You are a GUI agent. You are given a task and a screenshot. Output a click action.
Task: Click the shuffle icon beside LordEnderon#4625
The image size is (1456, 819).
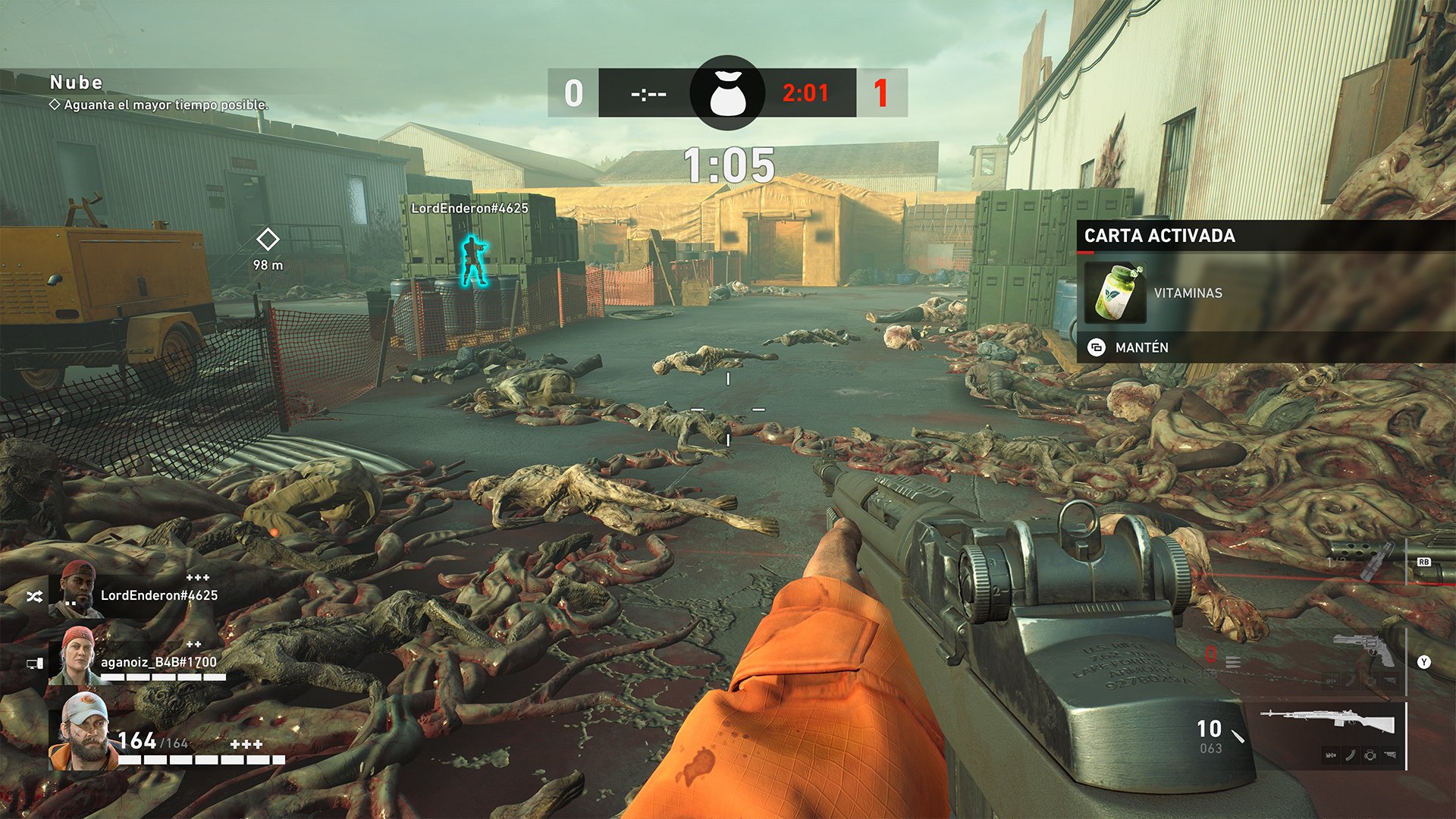[34, 598]
